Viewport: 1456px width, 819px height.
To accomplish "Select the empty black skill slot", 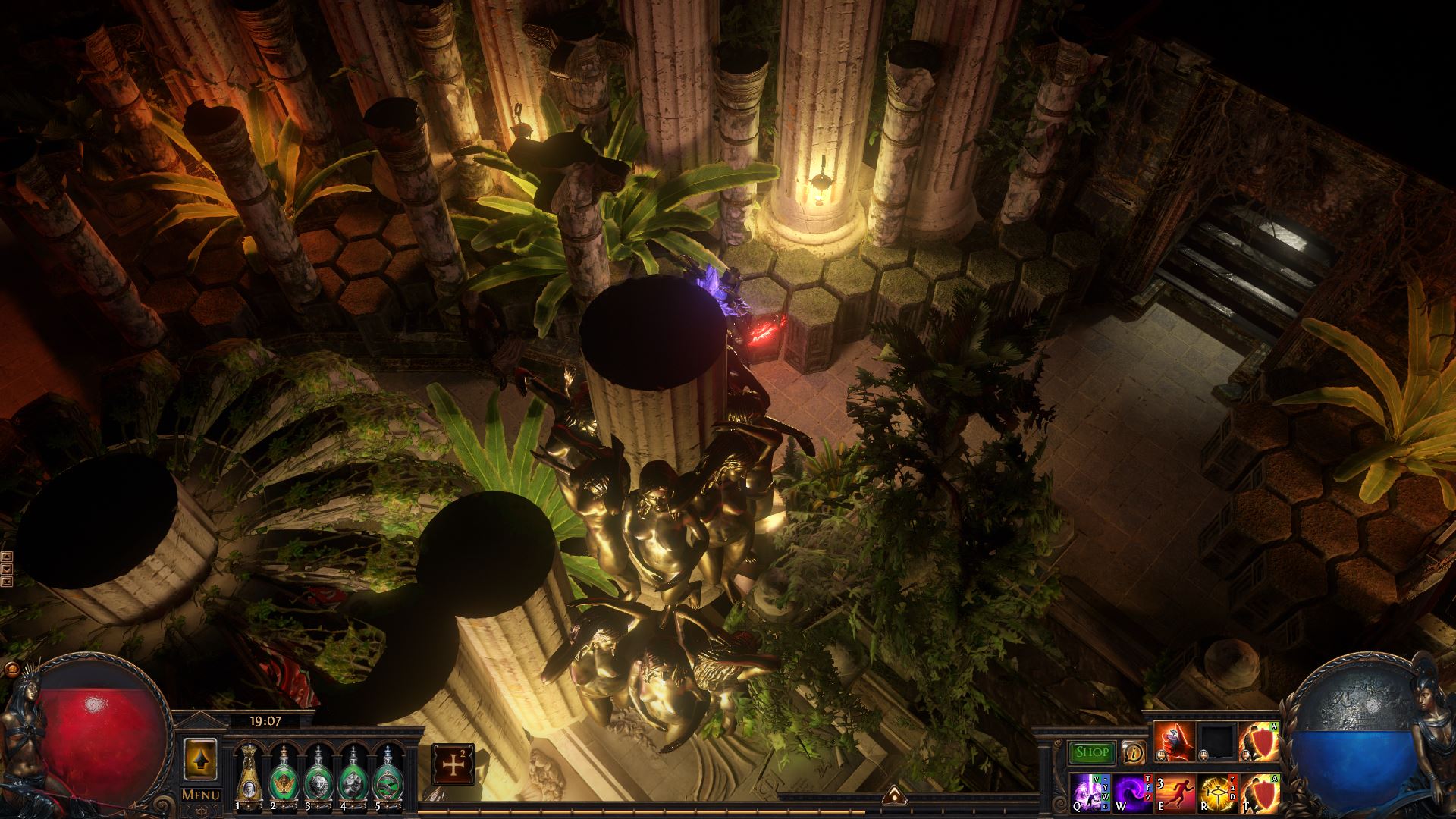I will click(x=1216, y=742).
